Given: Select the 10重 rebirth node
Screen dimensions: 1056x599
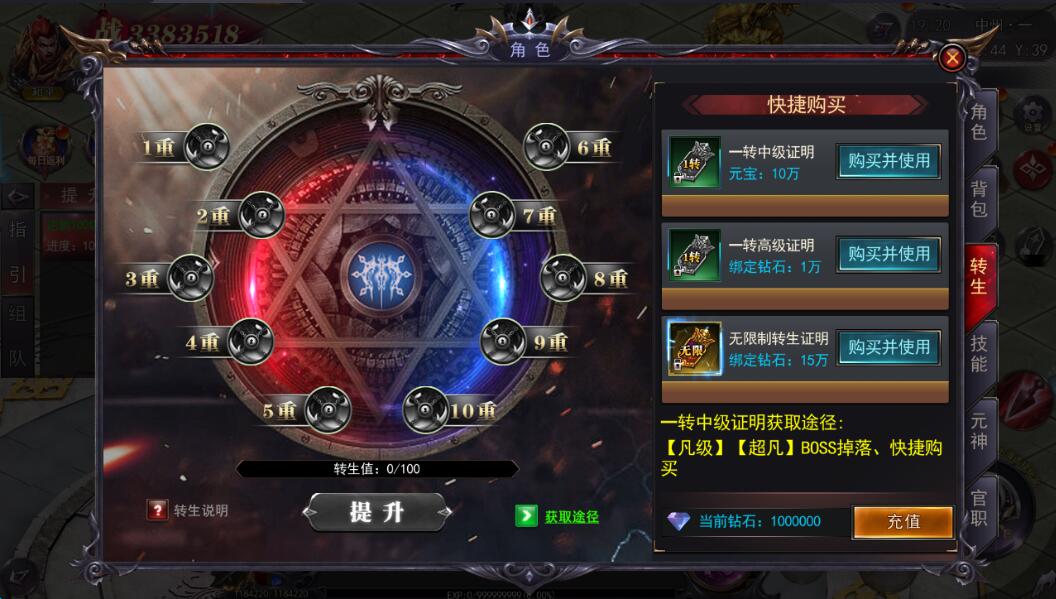Looking at the screenshot, I should coord(426,410).
